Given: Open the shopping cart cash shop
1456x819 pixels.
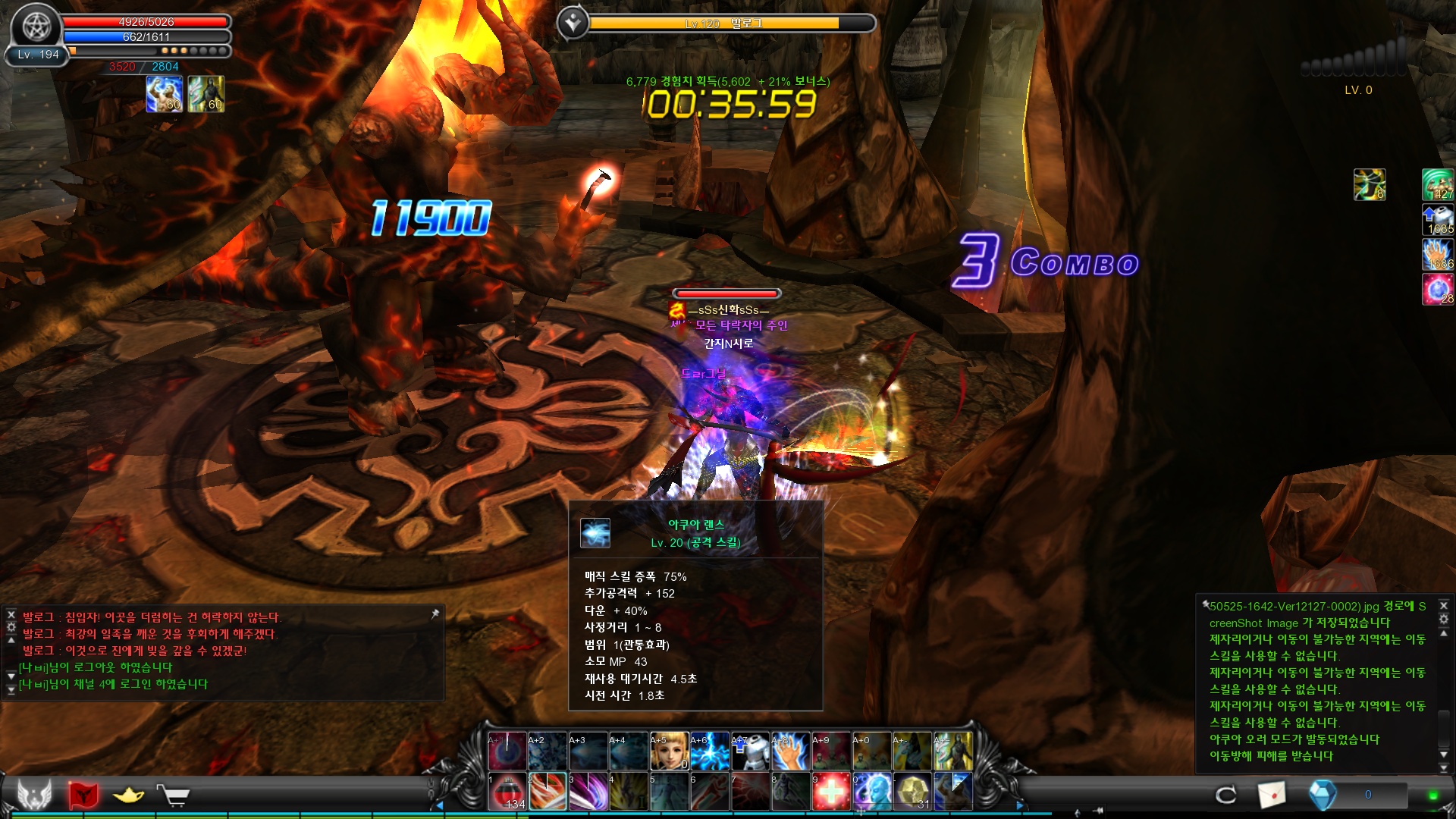Looking at the screenshot, I should (174, 795).
